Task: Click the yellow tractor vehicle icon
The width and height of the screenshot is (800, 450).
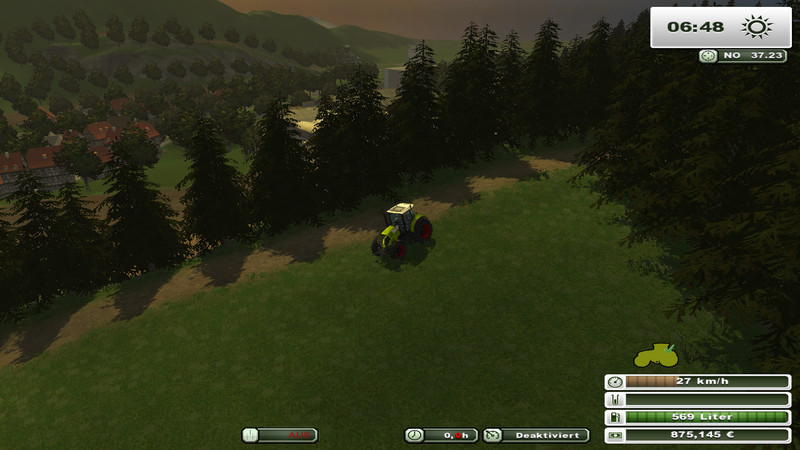Action: point(656,354)
